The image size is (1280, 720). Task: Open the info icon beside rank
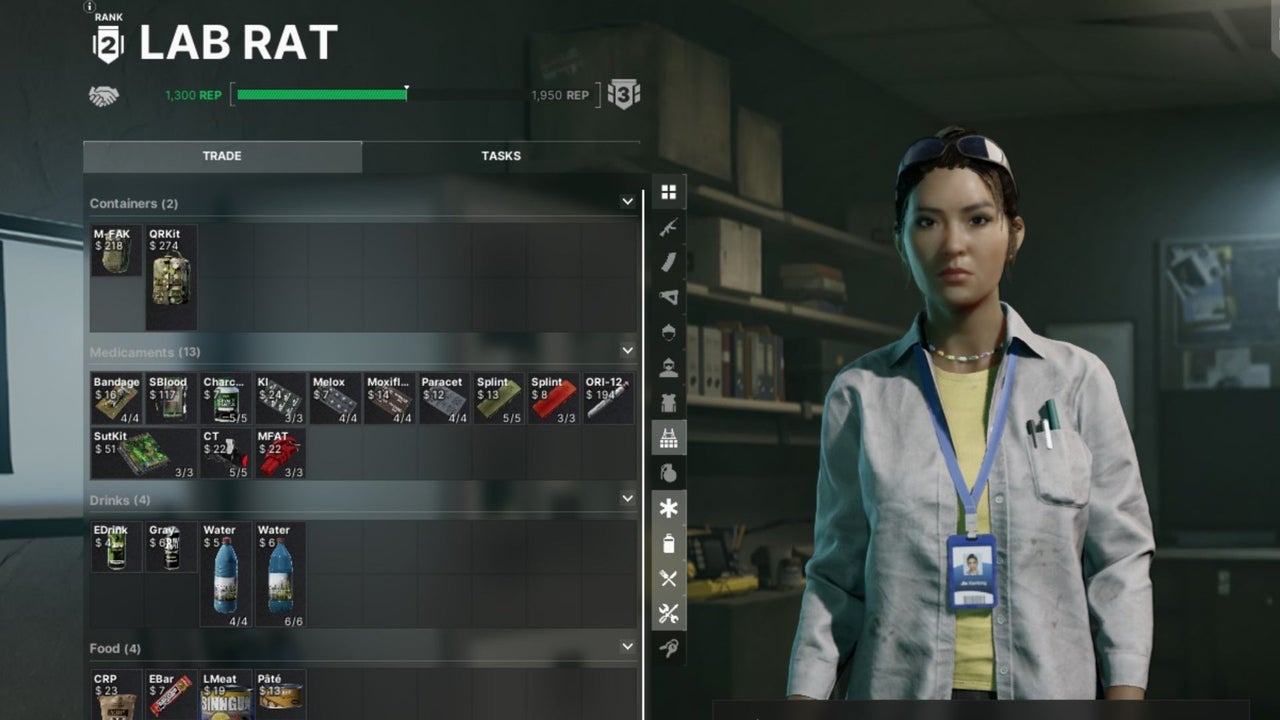pyautogui.click(x=89, y=6)
